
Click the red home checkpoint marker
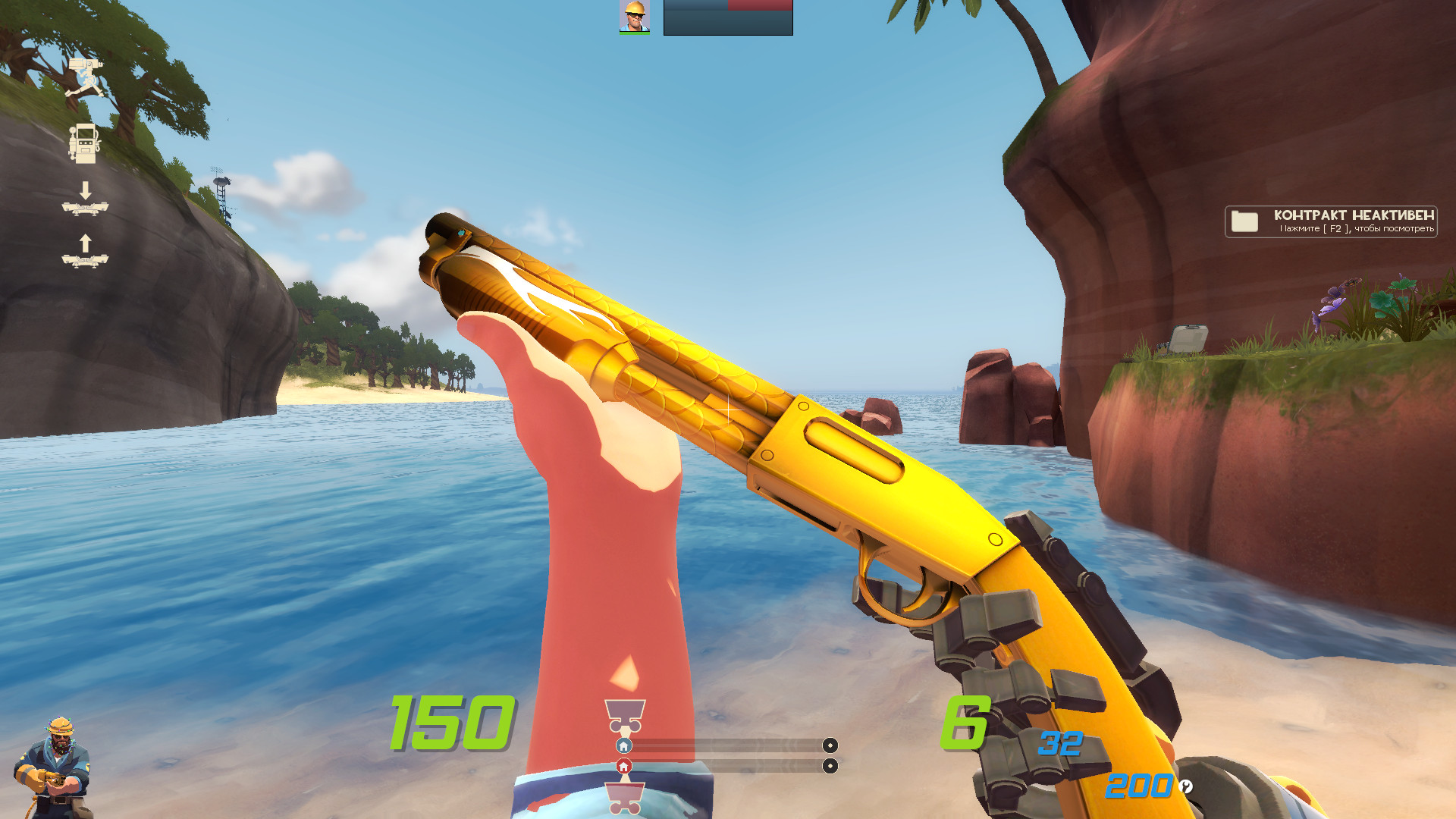(x=623, y=766)
